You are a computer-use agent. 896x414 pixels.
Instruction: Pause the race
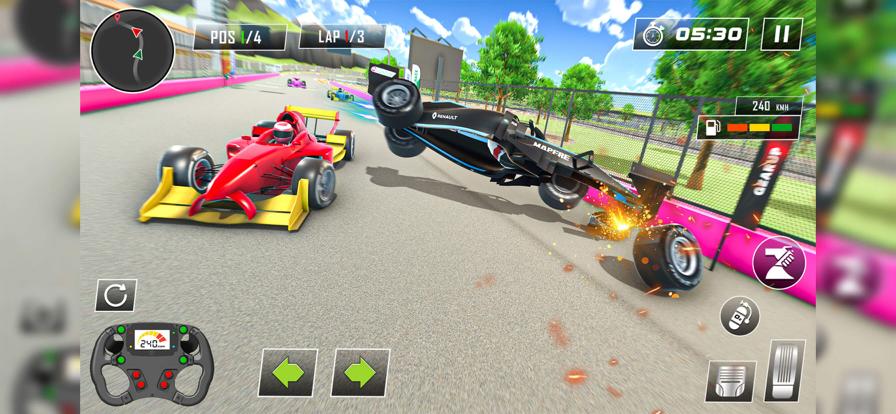(781, 34)
